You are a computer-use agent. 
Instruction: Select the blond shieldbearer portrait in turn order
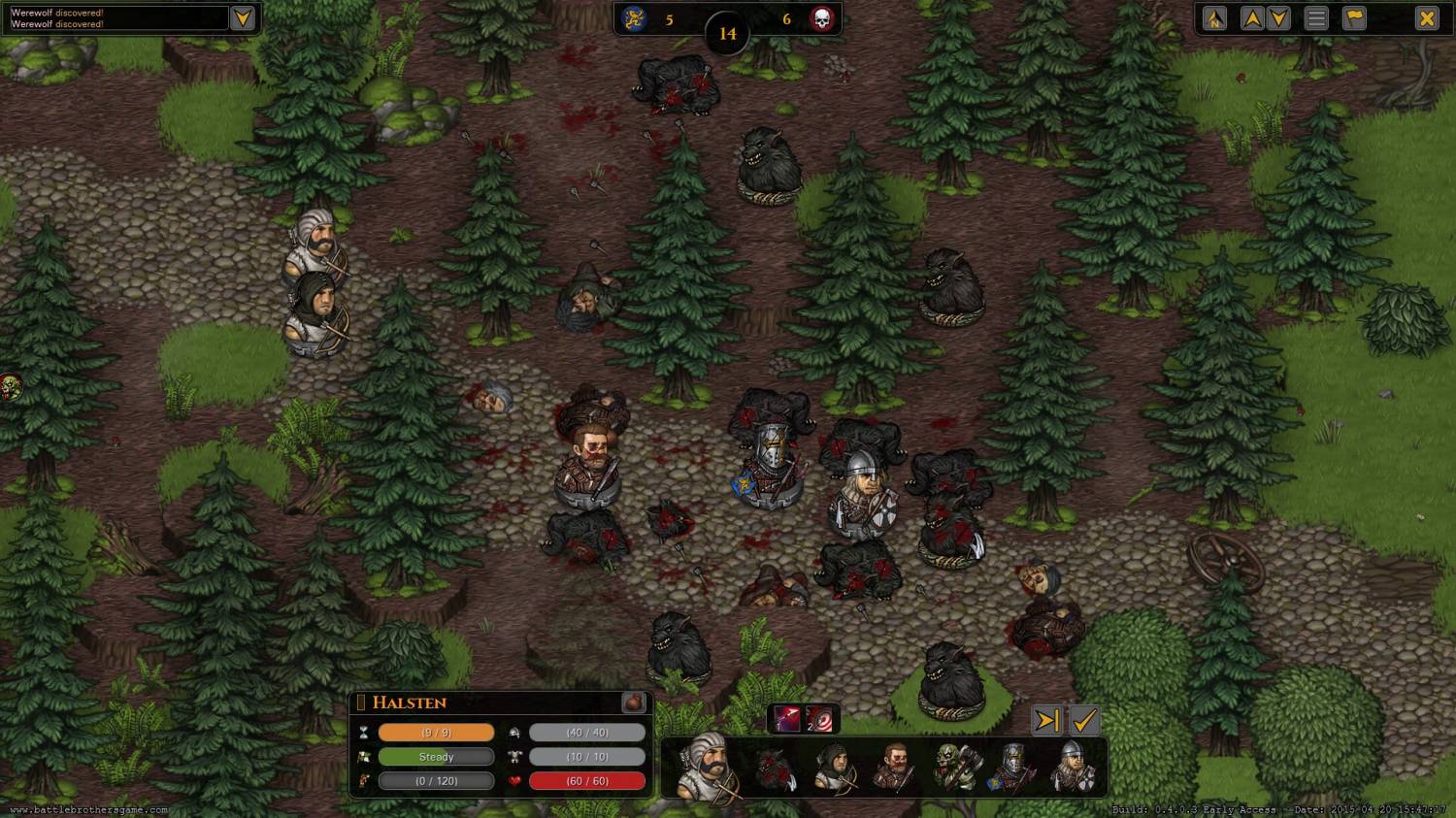click(x=1073, y=769)
